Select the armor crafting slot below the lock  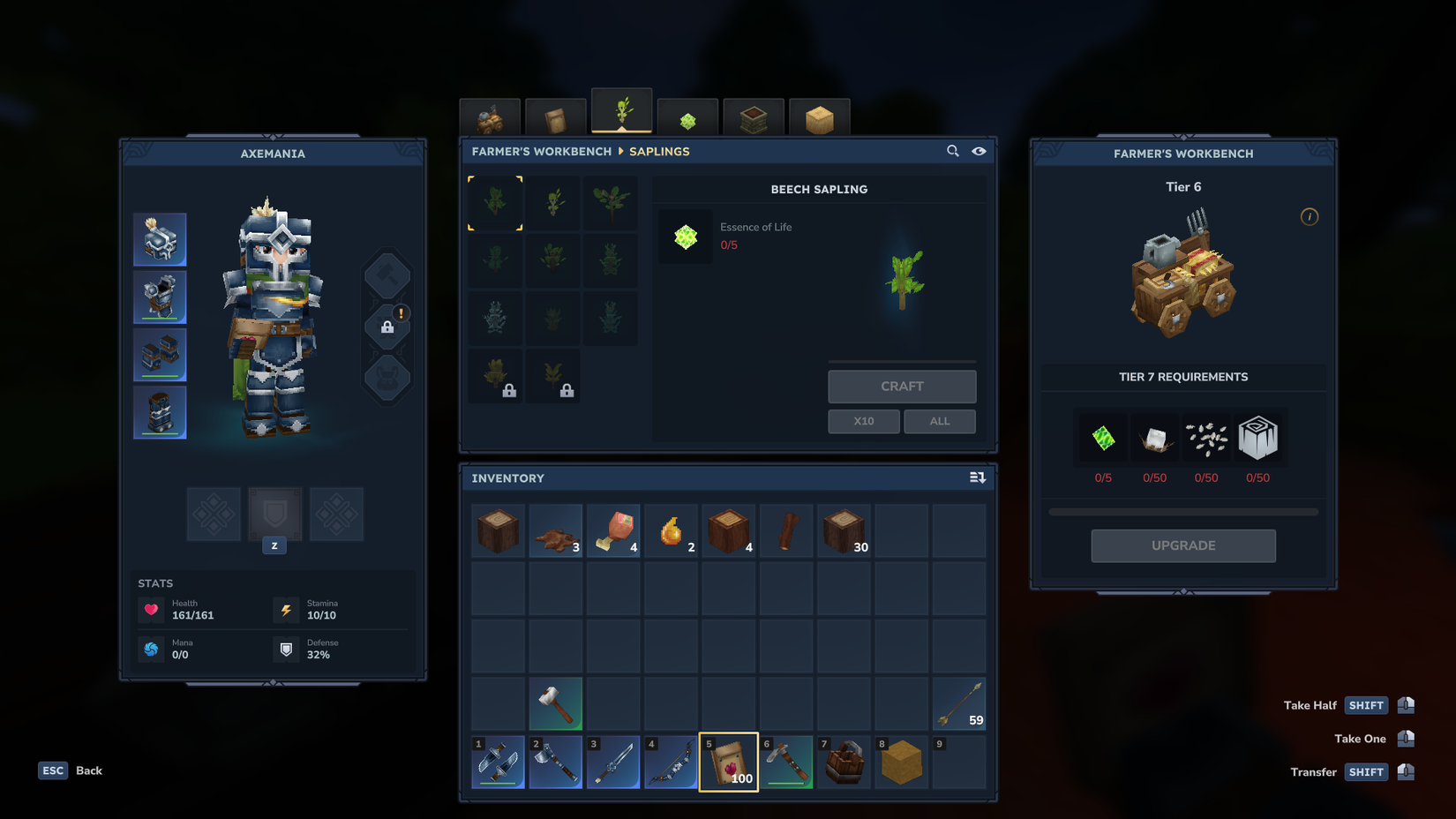tap(387, 378)
